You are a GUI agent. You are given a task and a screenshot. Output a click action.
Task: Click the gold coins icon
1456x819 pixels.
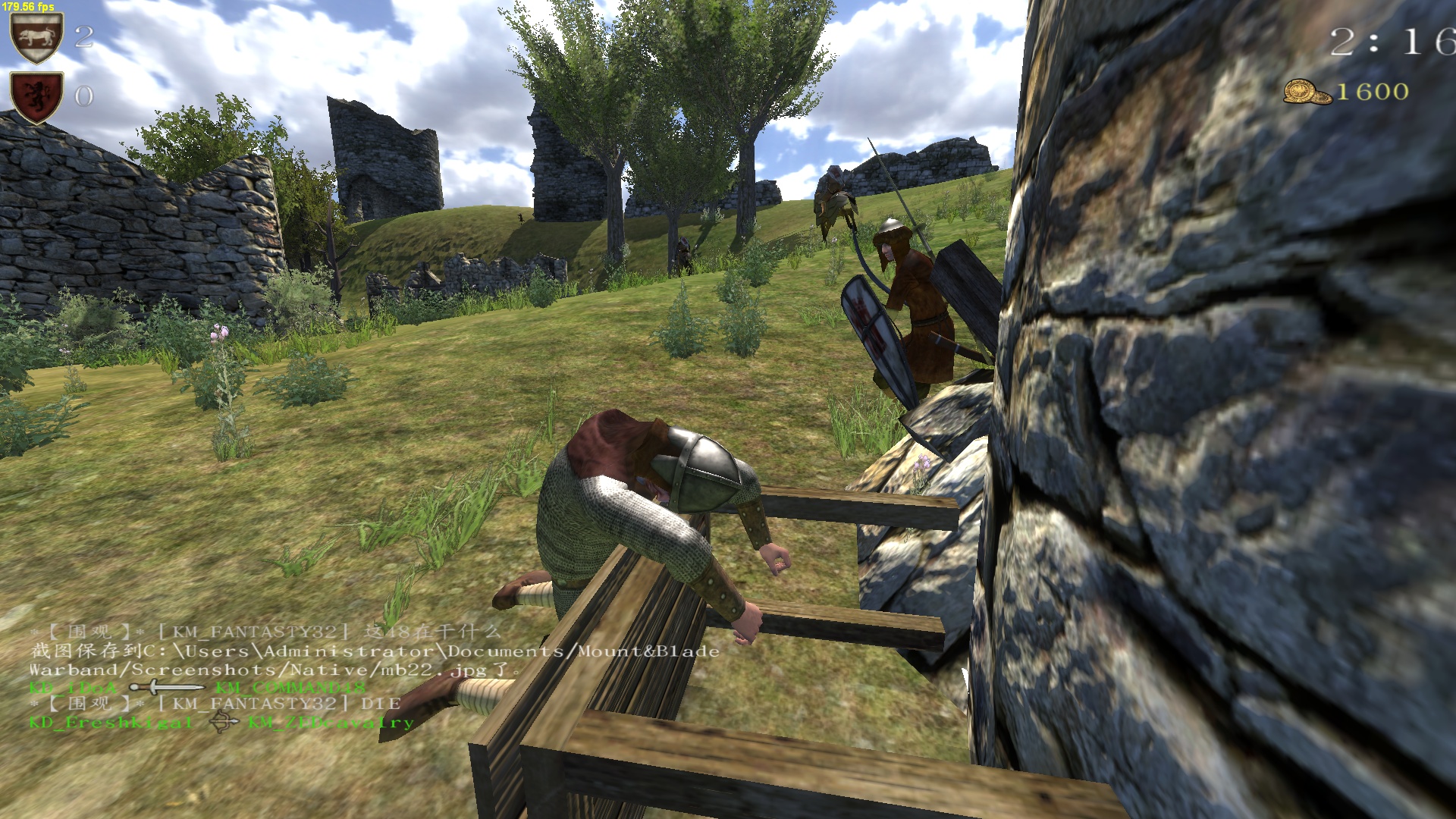(x=1307, y=92)
